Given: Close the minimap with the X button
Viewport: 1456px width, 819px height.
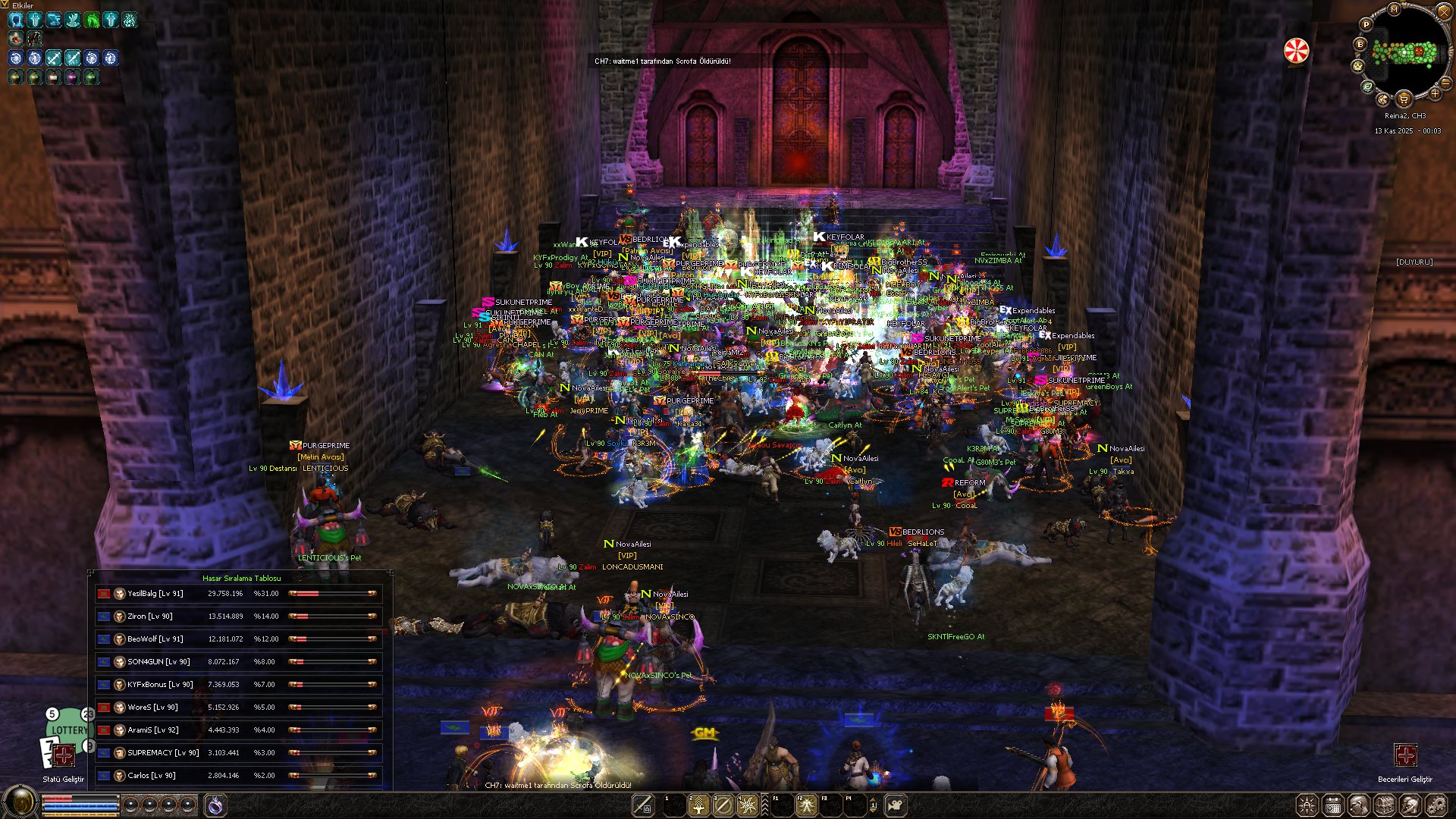Looking at the screenshot, I should coord(1442,11).
